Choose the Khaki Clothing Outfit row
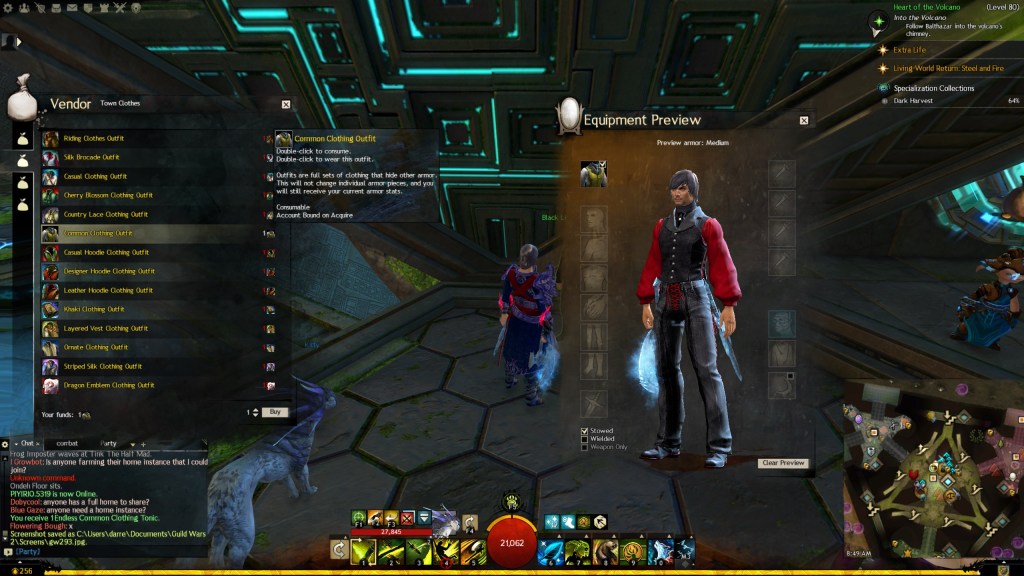This screenshot has width=1024, height=576. 94,309
